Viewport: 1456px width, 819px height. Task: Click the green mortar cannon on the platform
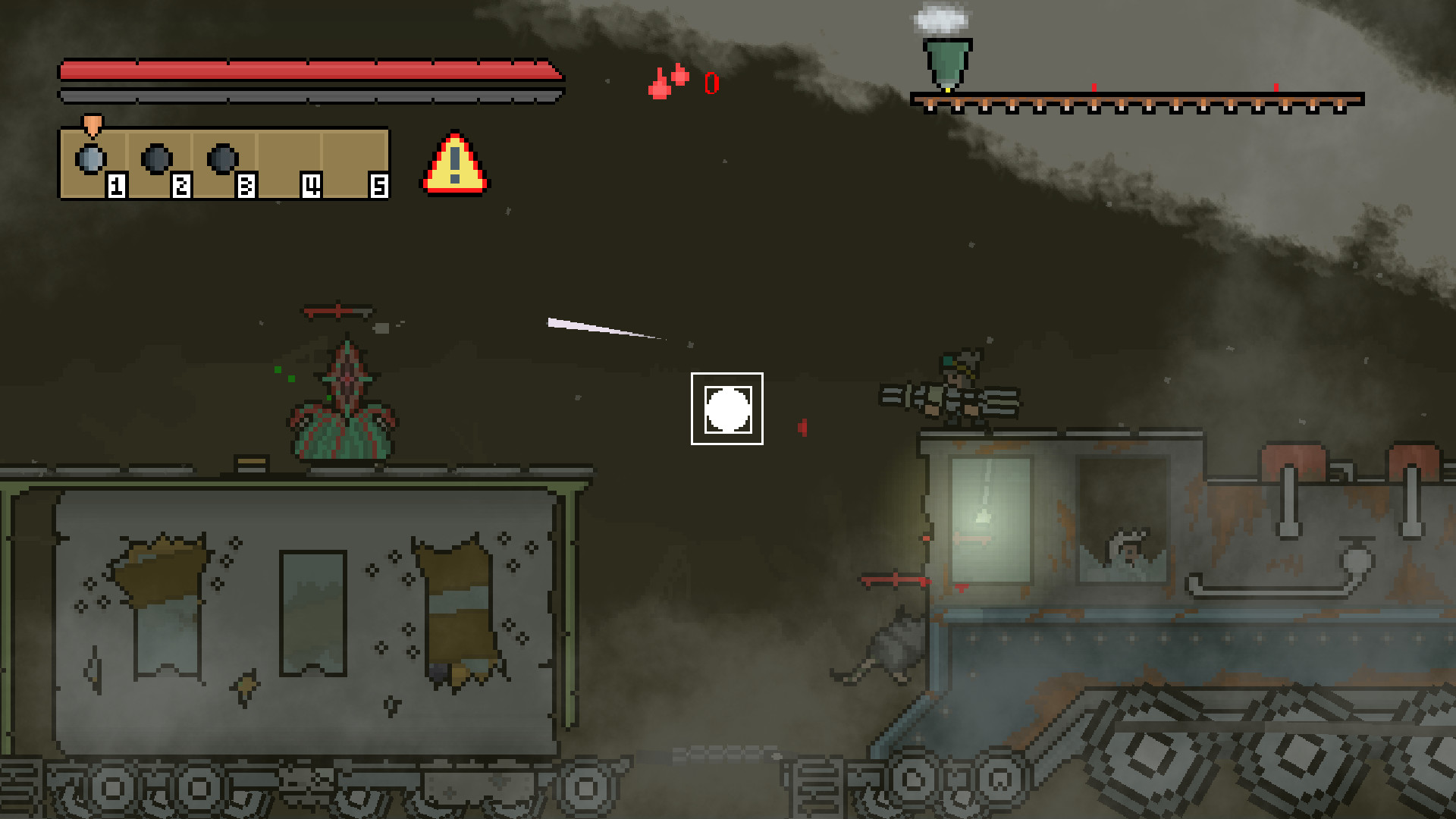pyautogui.click(x=943, y=61)
